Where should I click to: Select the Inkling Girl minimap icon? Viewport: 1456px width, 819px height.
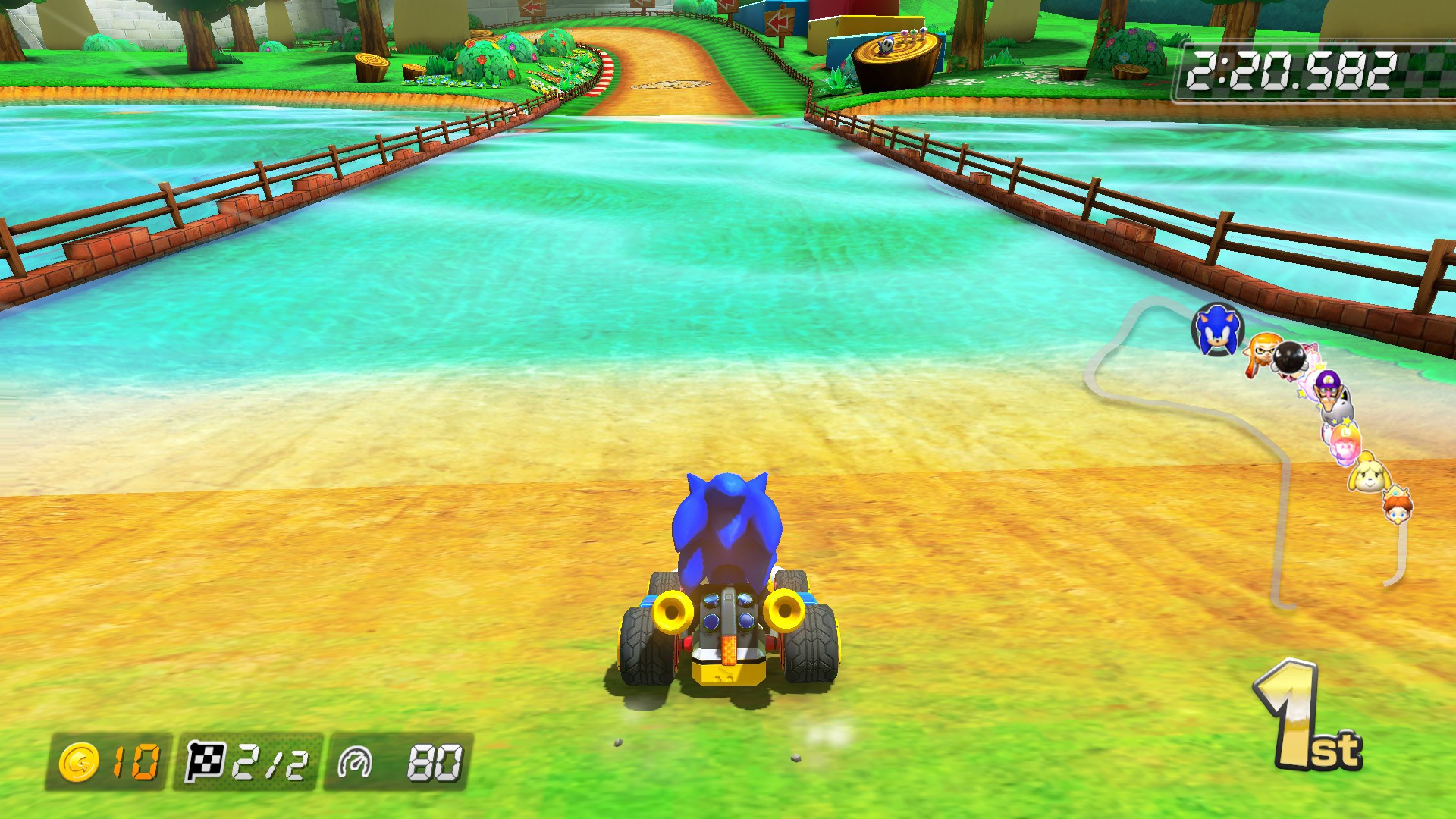[x=1260, y=354]
